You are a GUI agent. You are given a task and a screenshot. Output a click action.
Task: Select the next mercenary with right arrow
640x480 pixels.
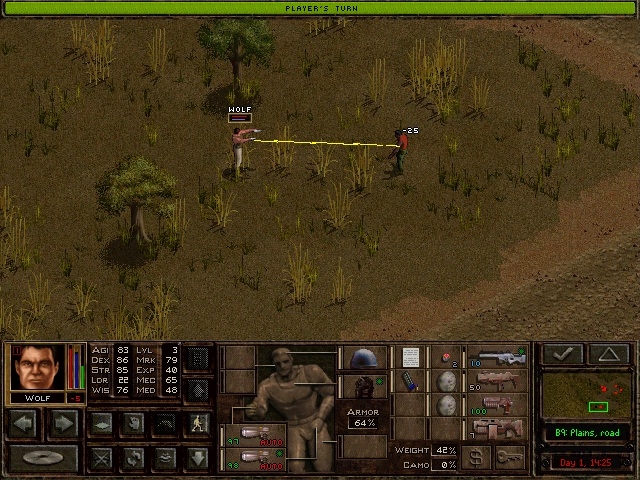[x=62, y=423]
